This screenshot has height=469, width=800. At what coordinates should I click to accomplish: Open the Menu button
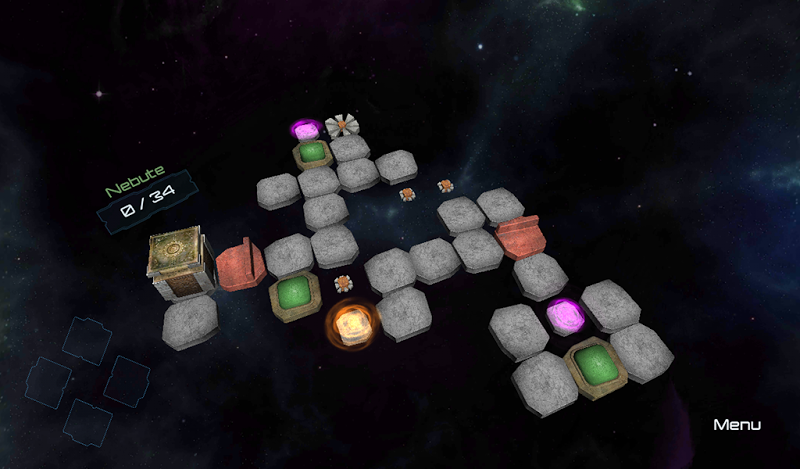click(737, 425)
